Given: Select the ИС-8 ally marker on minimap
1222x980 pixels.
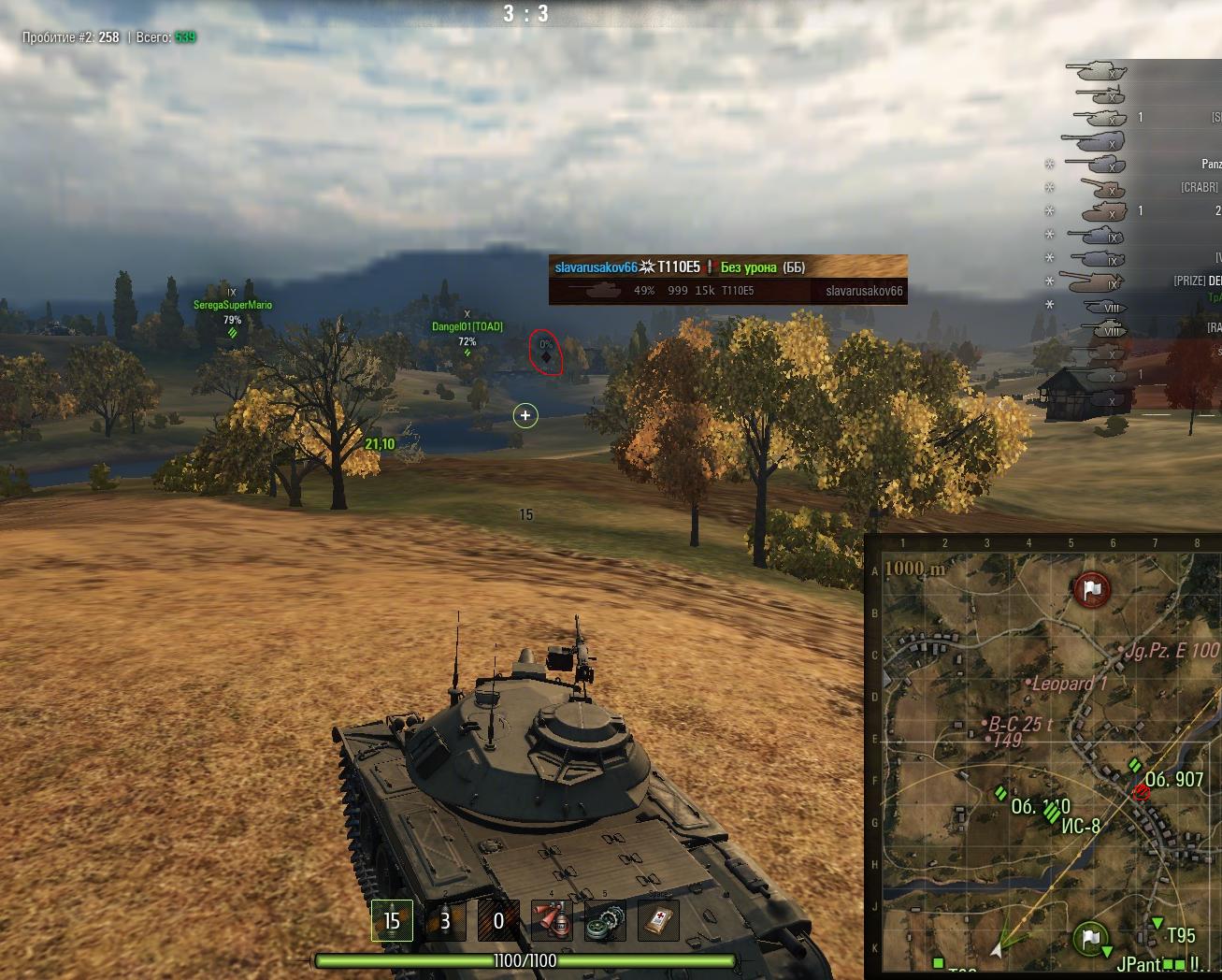Looking at the screenshot, I should pyautogui.click(x=1080, y=826).
